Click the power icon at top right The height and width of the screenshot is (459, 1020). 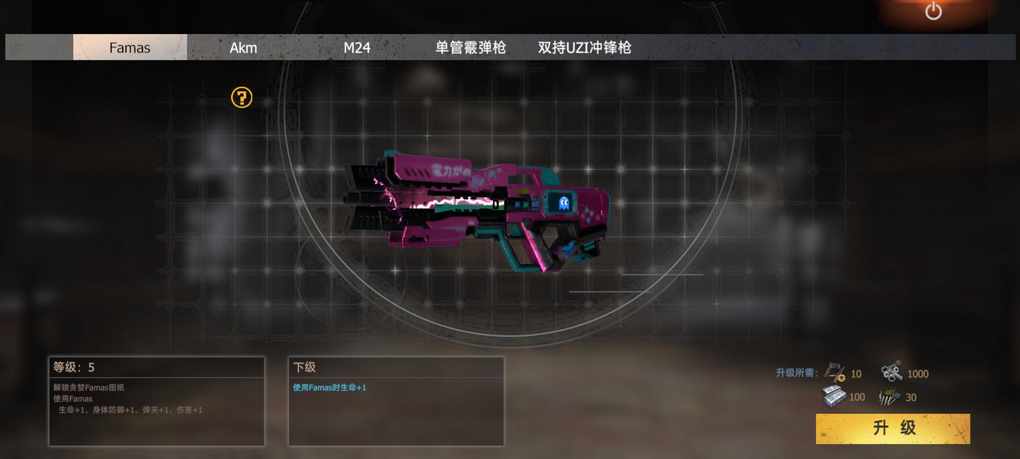point(933,11)
